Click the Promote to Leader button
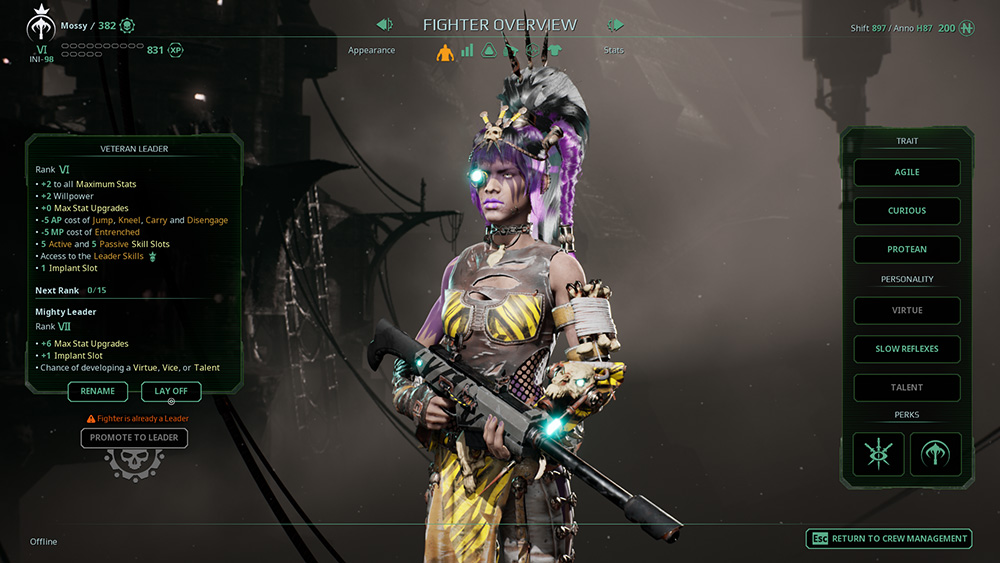 click(134, 437)
